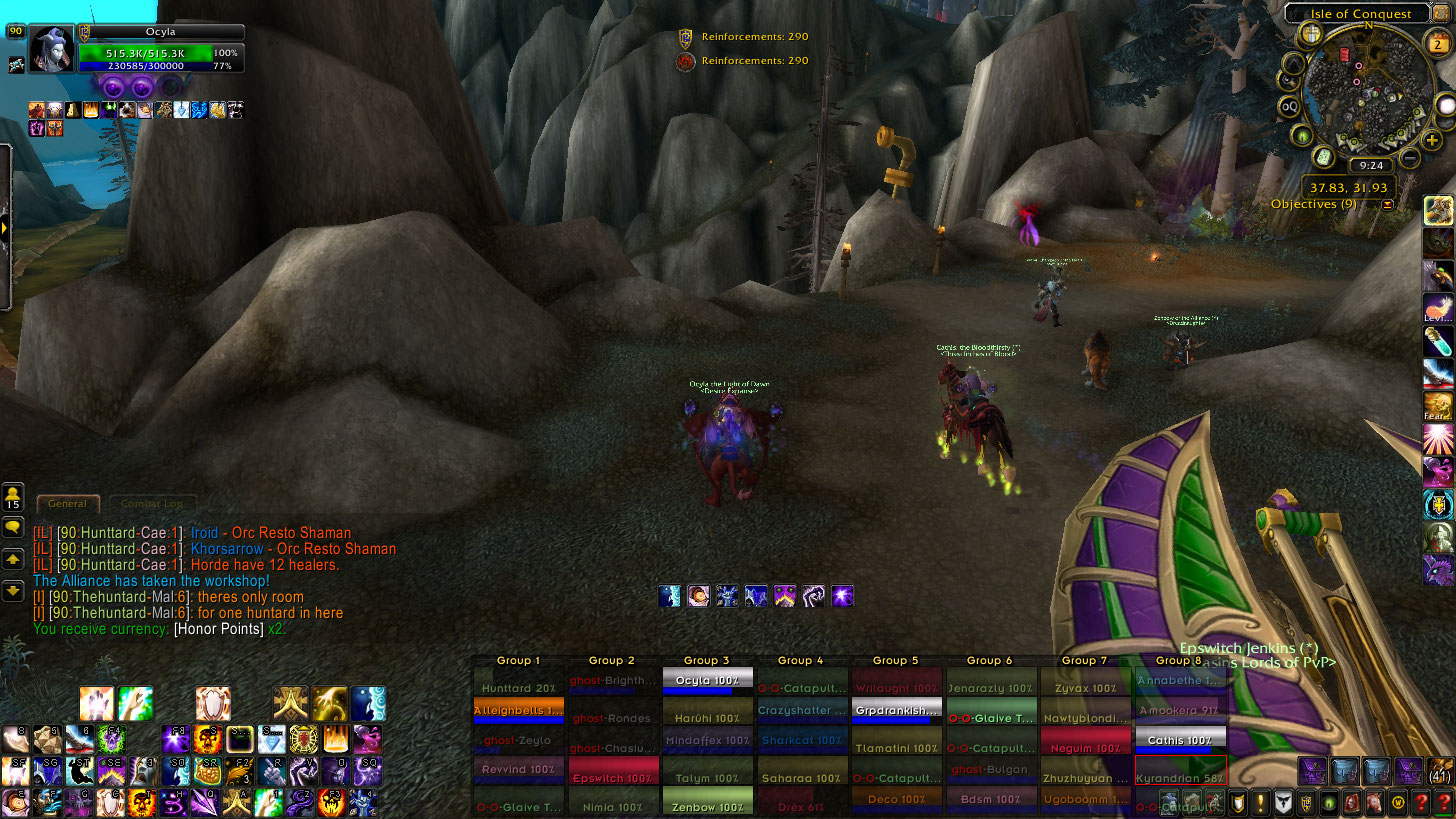The width and height of the screenshot is (1456, 819).
Task: Click the minimap zoom-out minus button
Action: [1409, 158]
